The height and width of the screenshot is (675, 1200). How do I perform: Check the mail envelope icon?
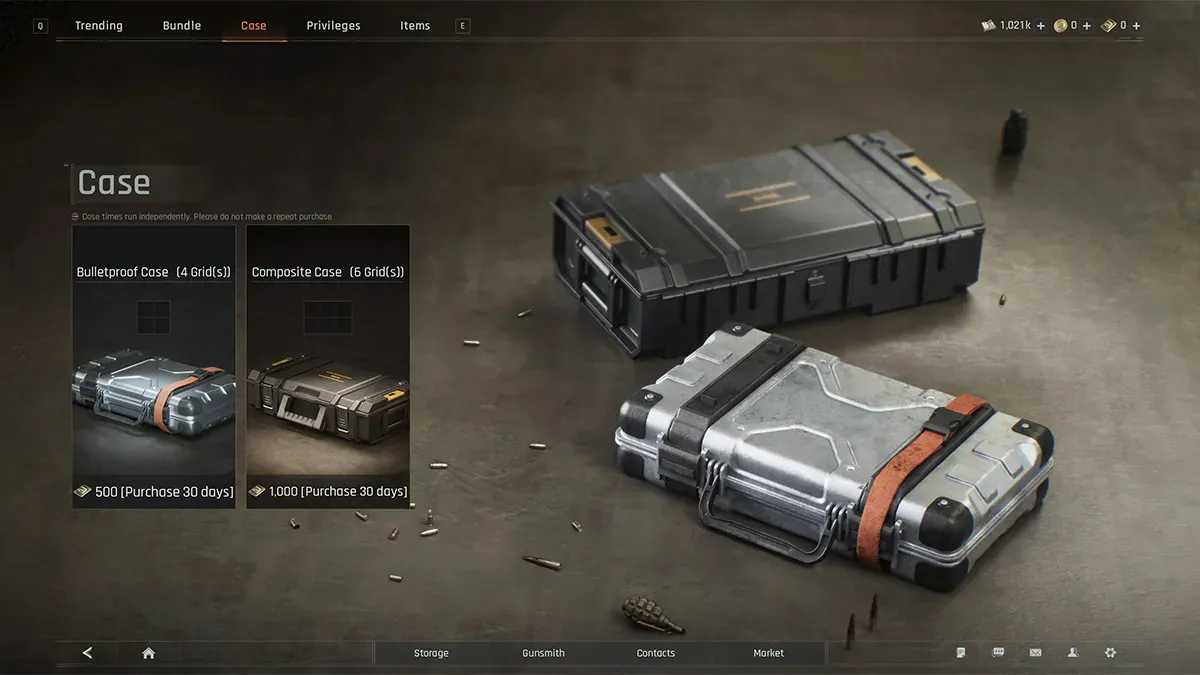(x=1035, y=653)
